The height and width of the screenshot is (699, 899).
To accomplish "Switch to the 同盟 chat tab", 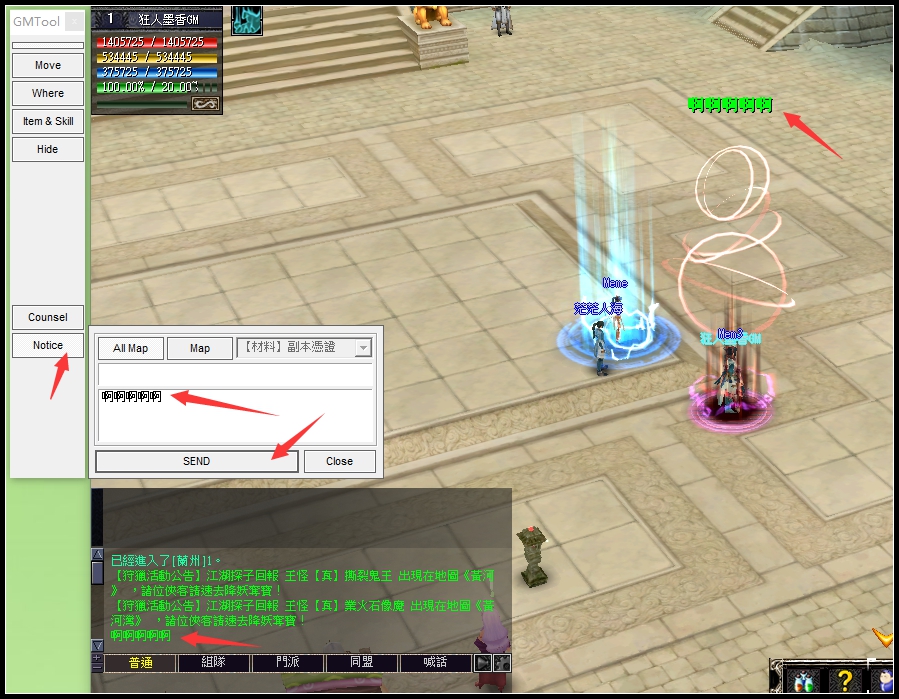I will pos(361,663).
